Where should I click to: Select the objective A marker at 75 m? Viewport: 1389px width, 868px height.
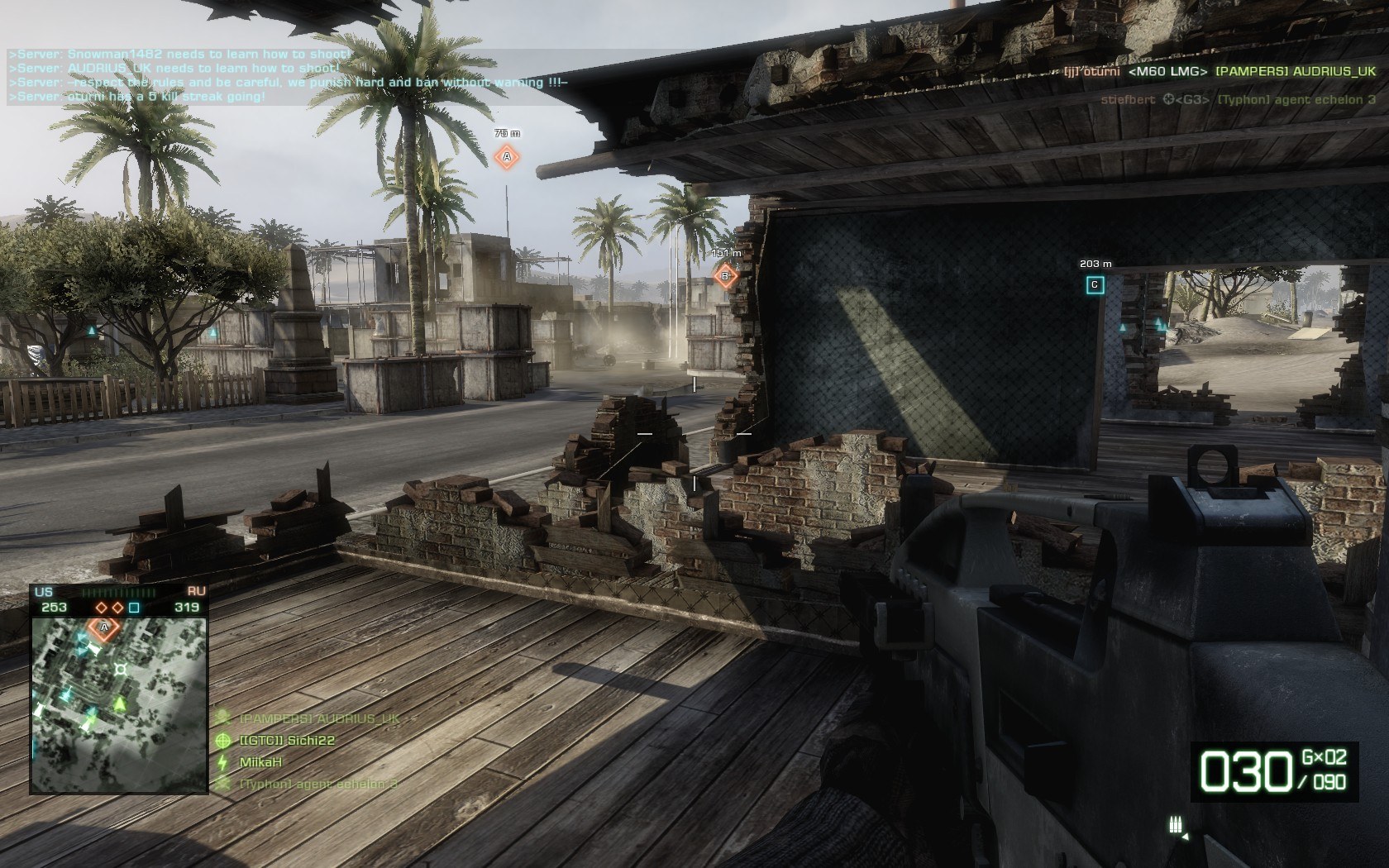(x=507, y=155)
